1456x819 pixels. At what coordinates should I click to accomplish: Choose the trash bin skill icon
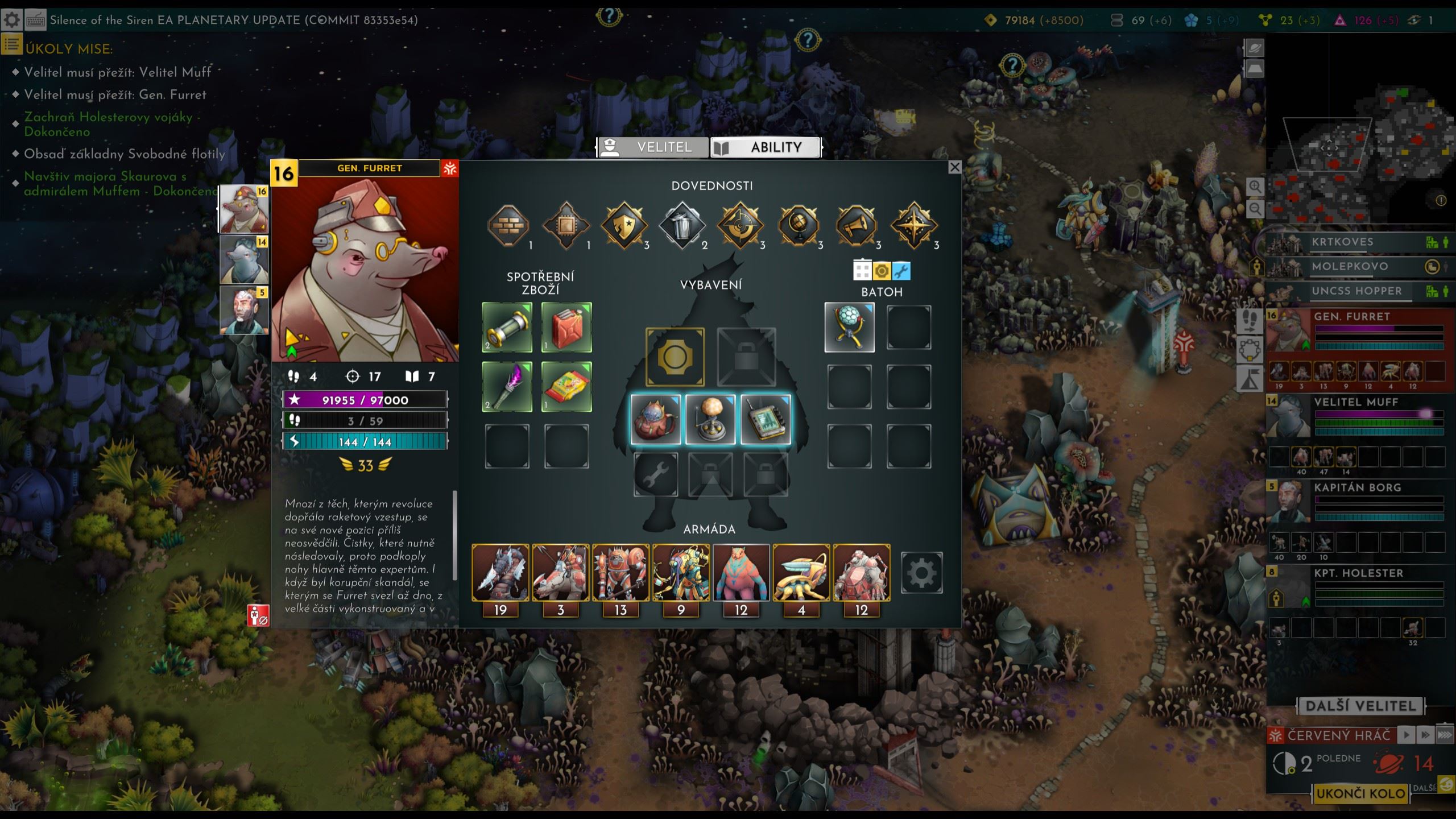(x=682, y=226)
